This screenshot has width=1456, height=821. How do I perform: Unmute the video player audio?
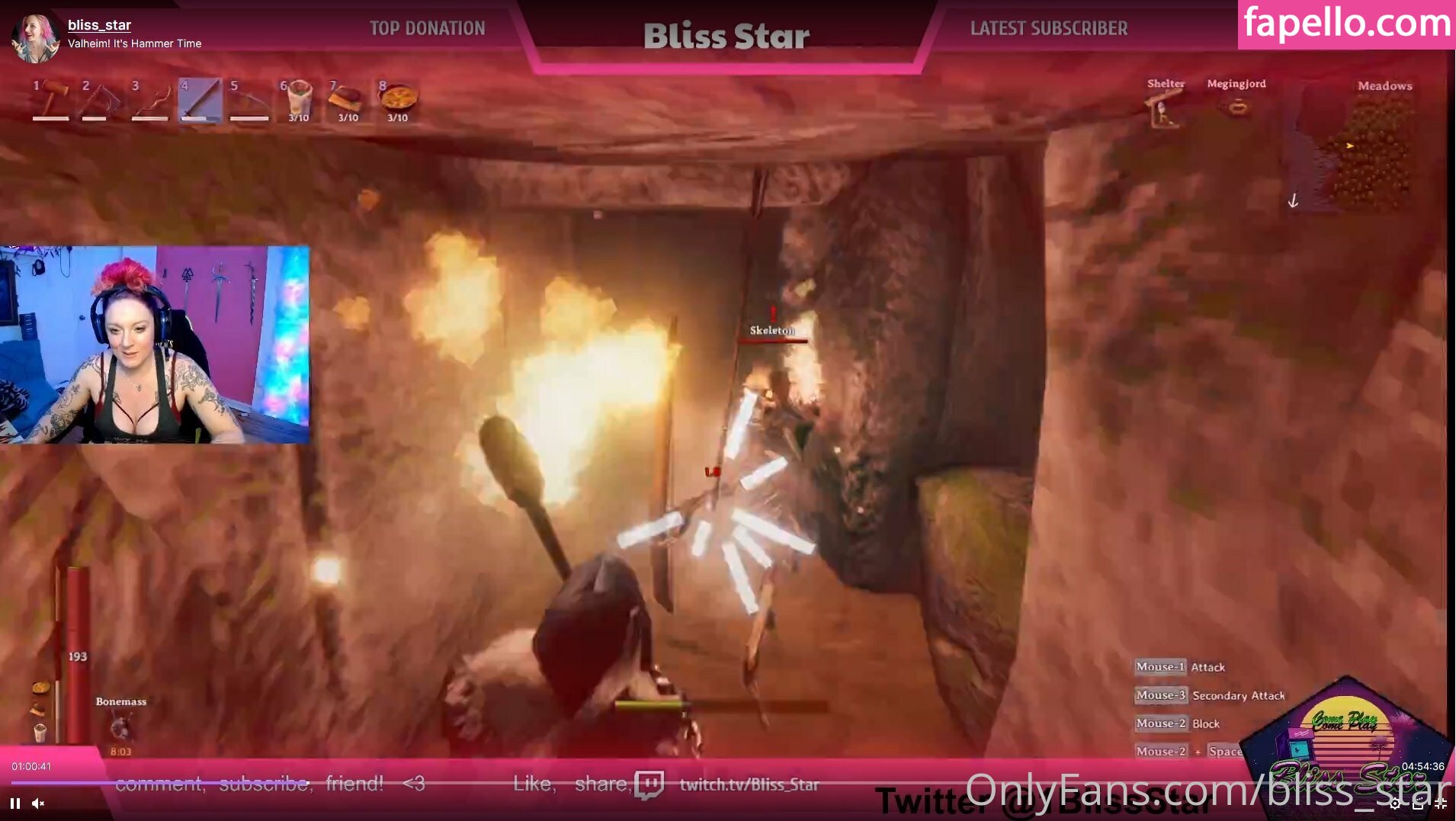tap(38, 803)
